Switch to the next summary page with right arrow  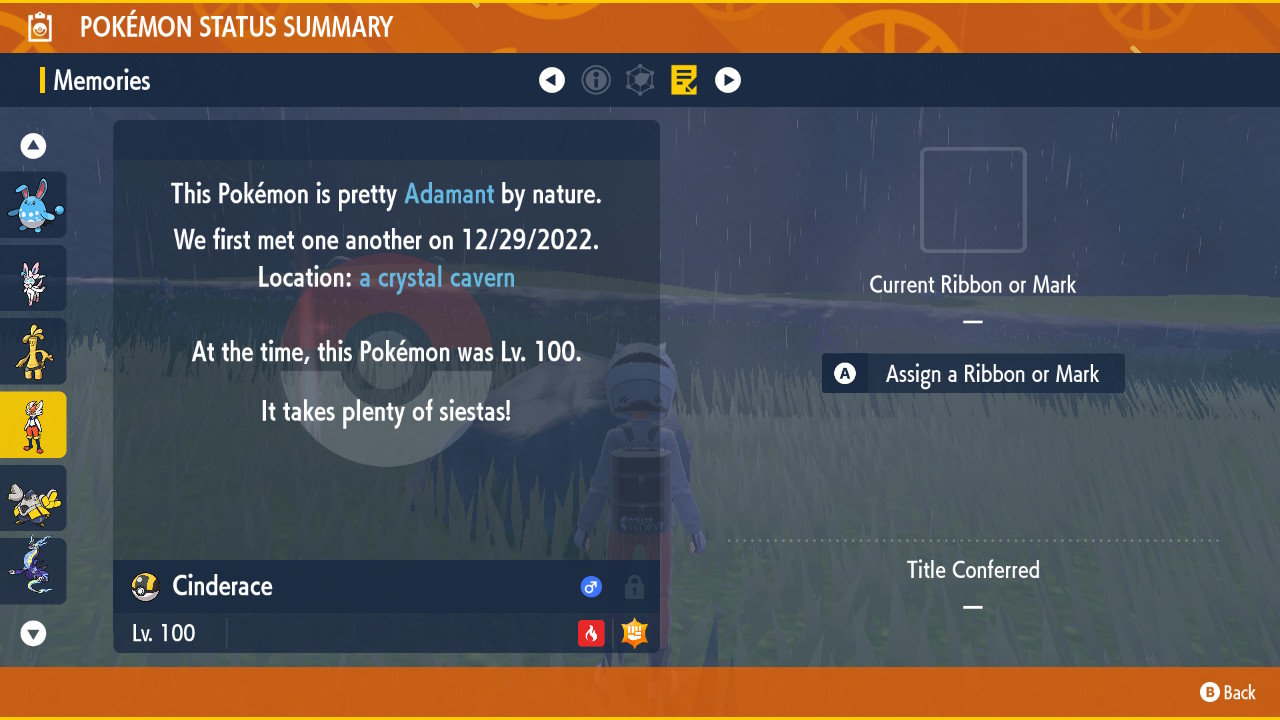click(728, 80)
